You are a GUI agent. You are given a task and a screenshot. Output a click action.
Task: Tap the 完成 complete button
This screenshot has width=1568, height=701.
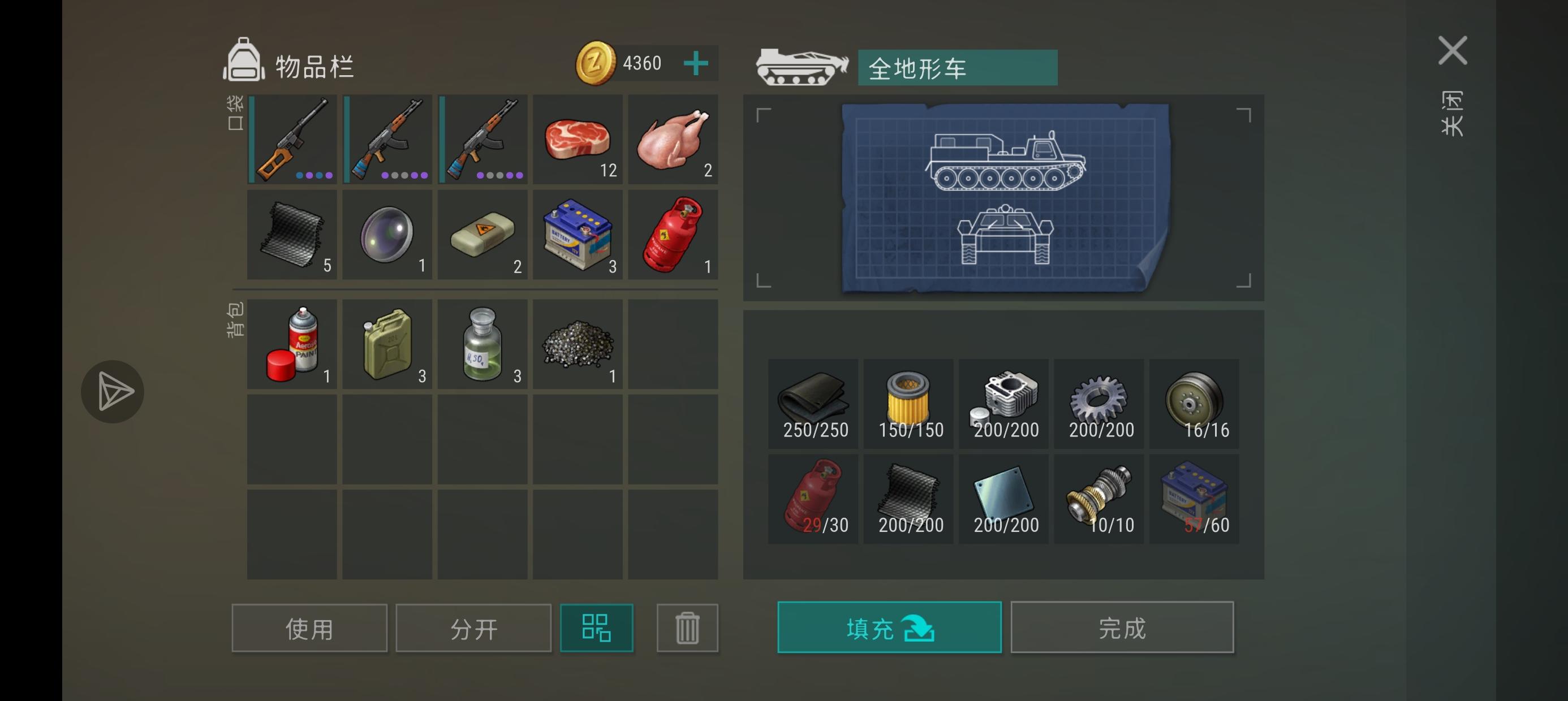[x=1122, y=628]
